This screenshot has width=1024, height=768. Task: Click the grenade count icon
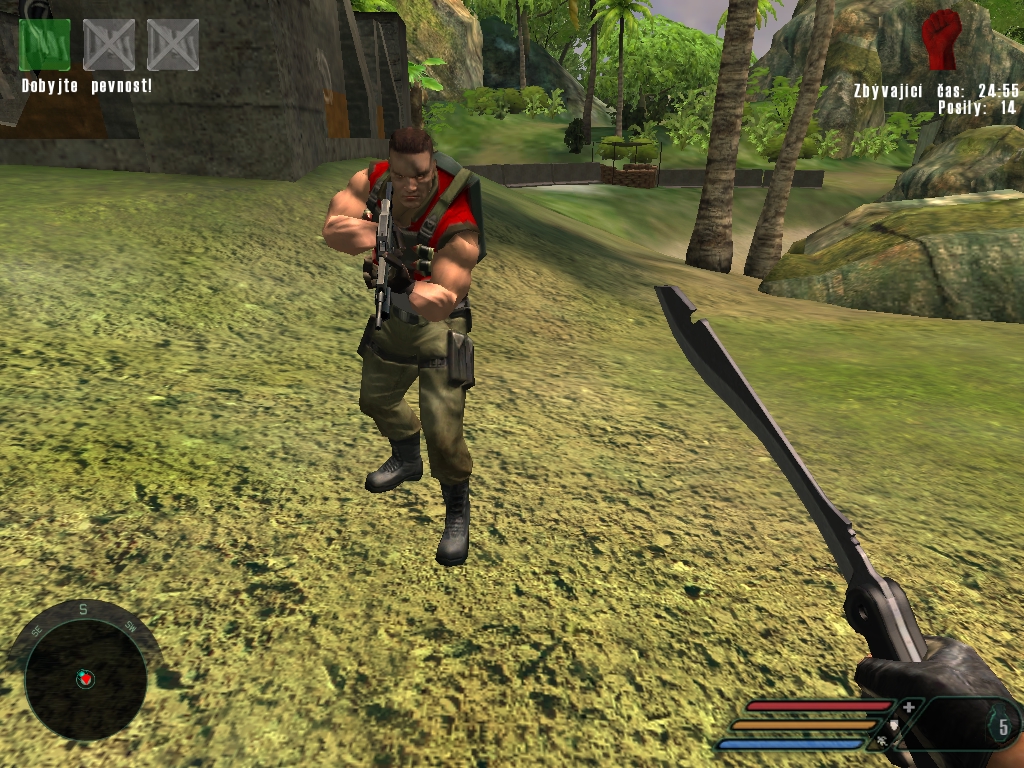(1002, 724)
